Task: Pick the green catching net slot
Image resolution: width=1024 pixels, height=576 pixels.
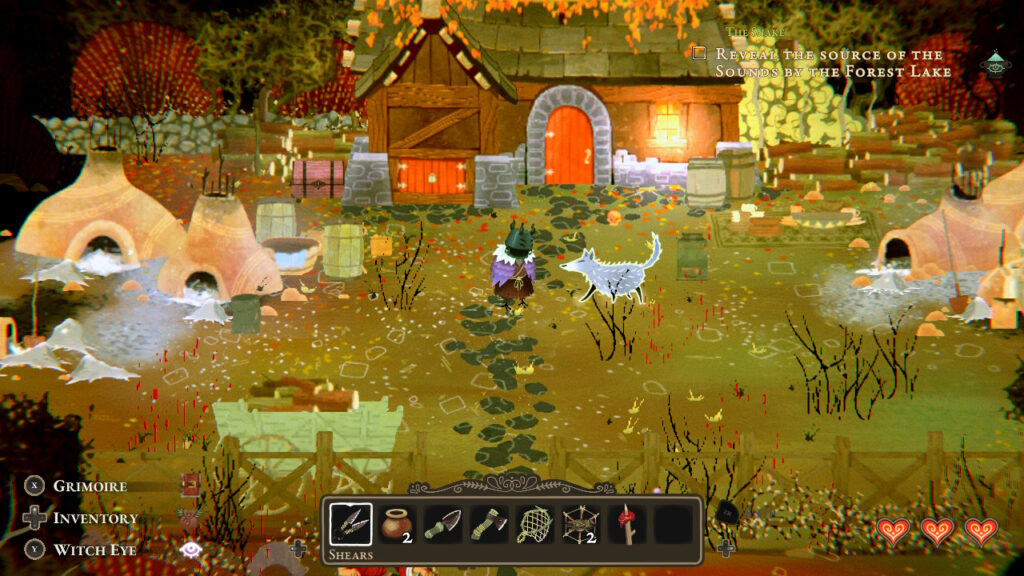Action: coord(535,524)
